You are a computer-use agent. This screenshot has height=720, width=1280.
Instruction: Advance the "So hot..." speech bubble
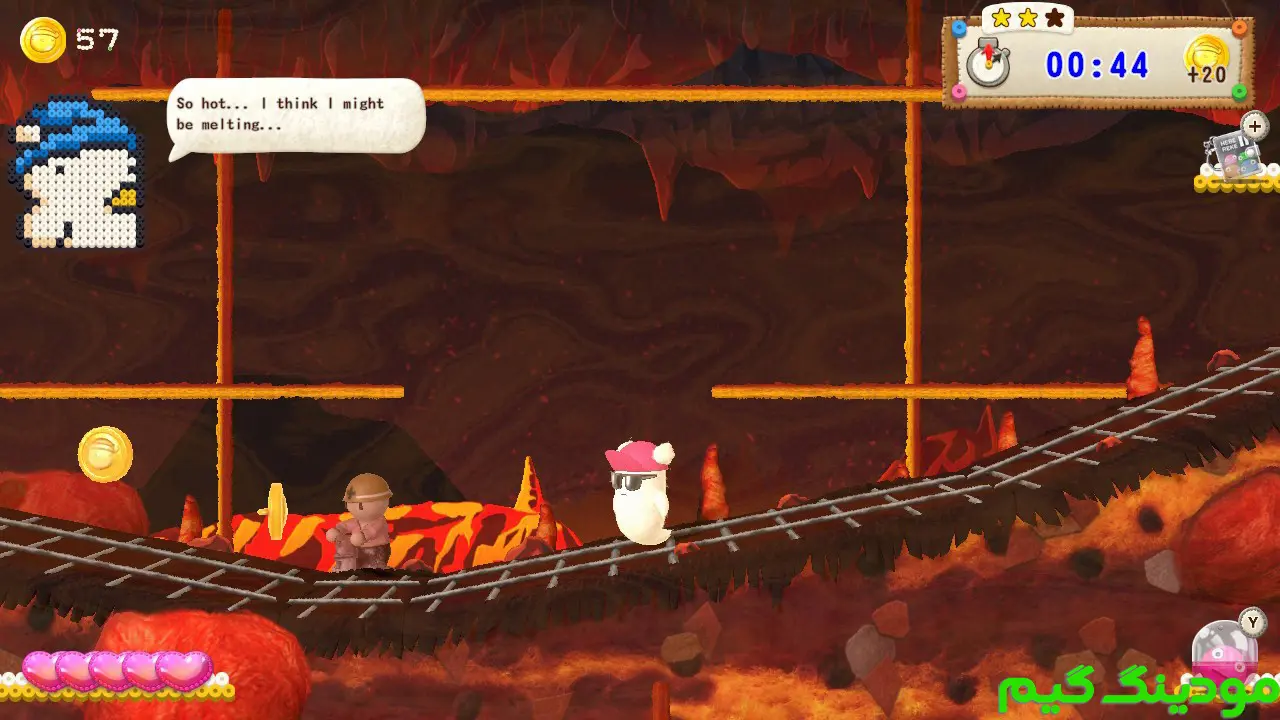tap(296, 115)
